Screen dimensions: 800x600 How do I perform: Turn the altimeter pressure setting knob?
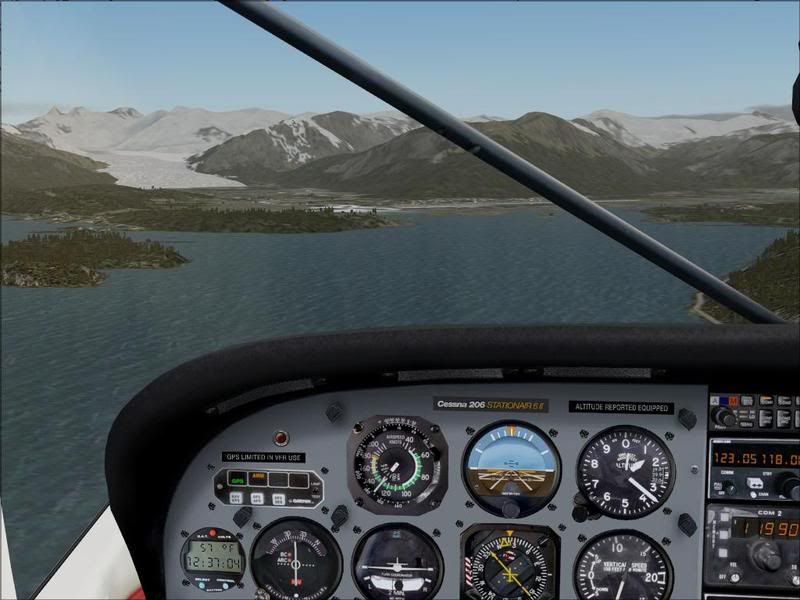coord(581,511)
